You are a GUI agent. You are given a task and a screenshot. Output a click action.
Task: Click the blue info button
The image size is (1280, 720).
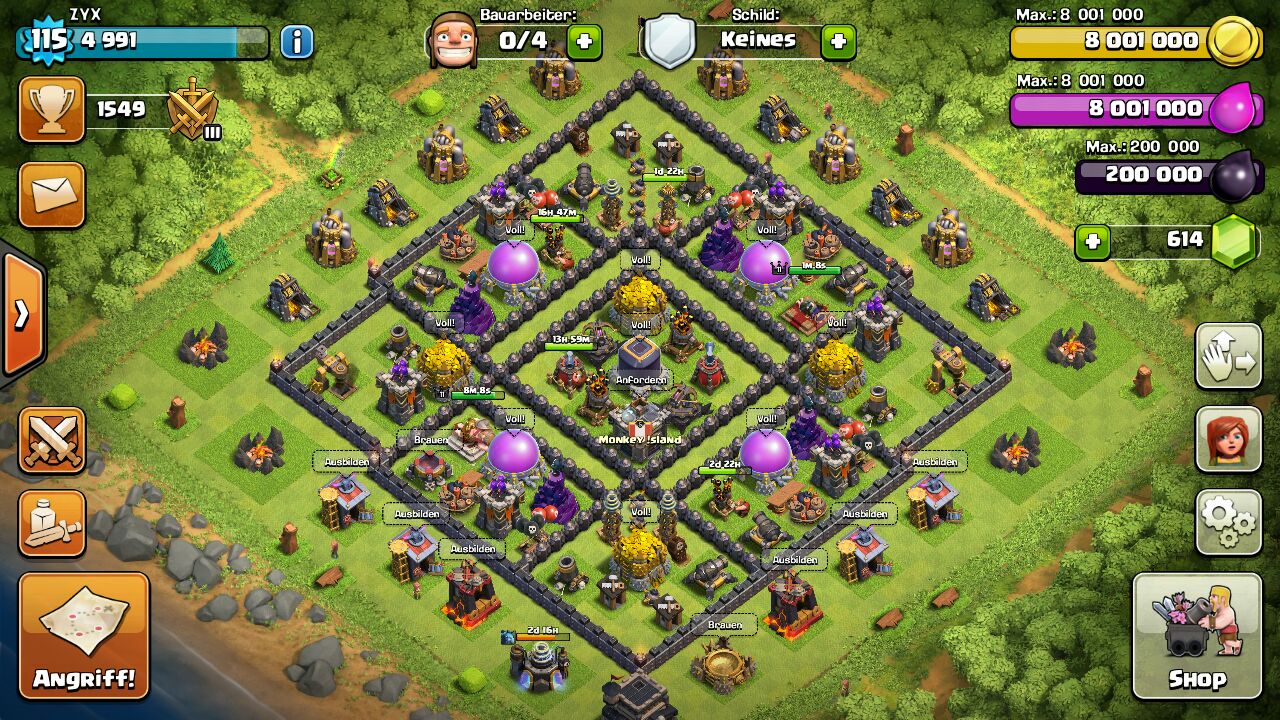[296, 41]
